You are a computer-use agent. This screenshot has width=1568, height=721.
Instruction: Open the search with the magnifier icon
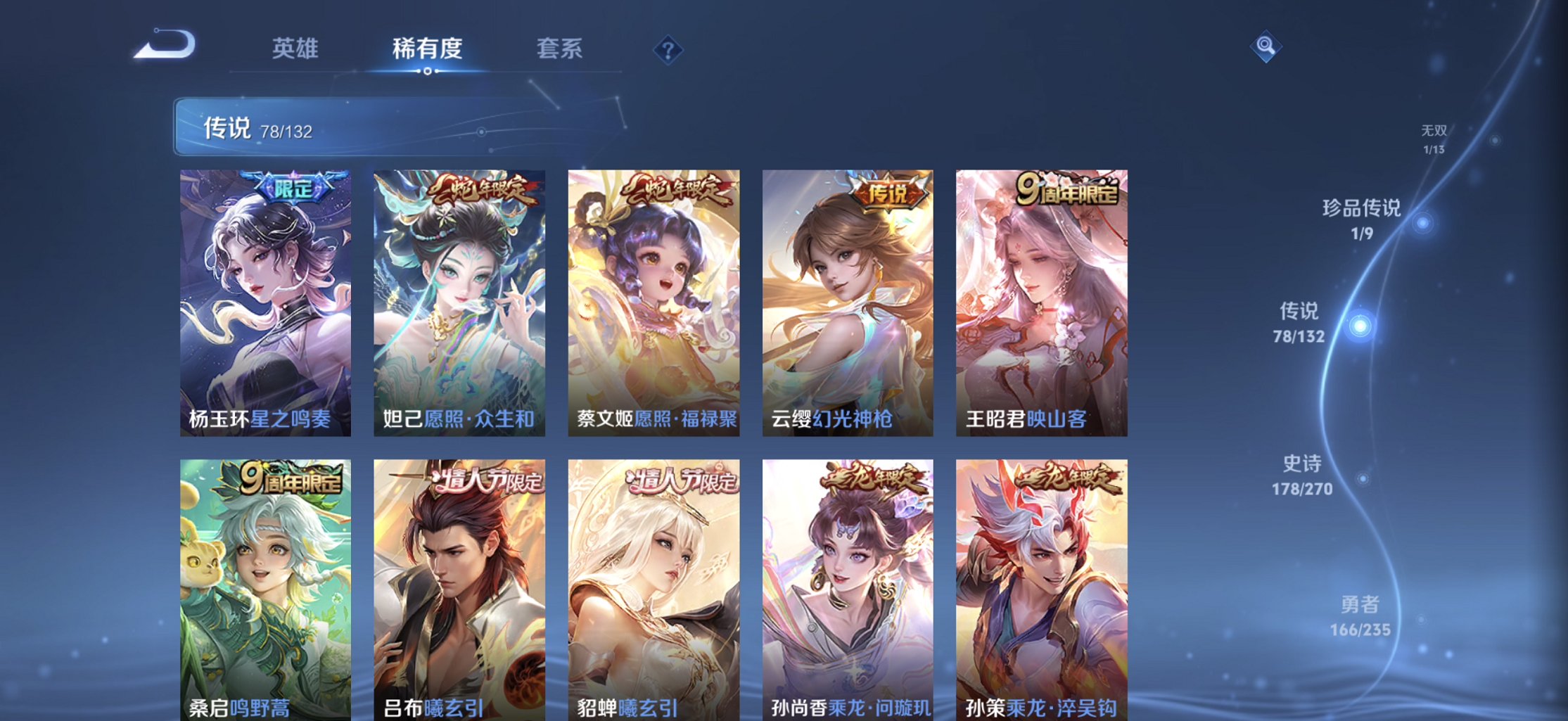point(1266,44)
